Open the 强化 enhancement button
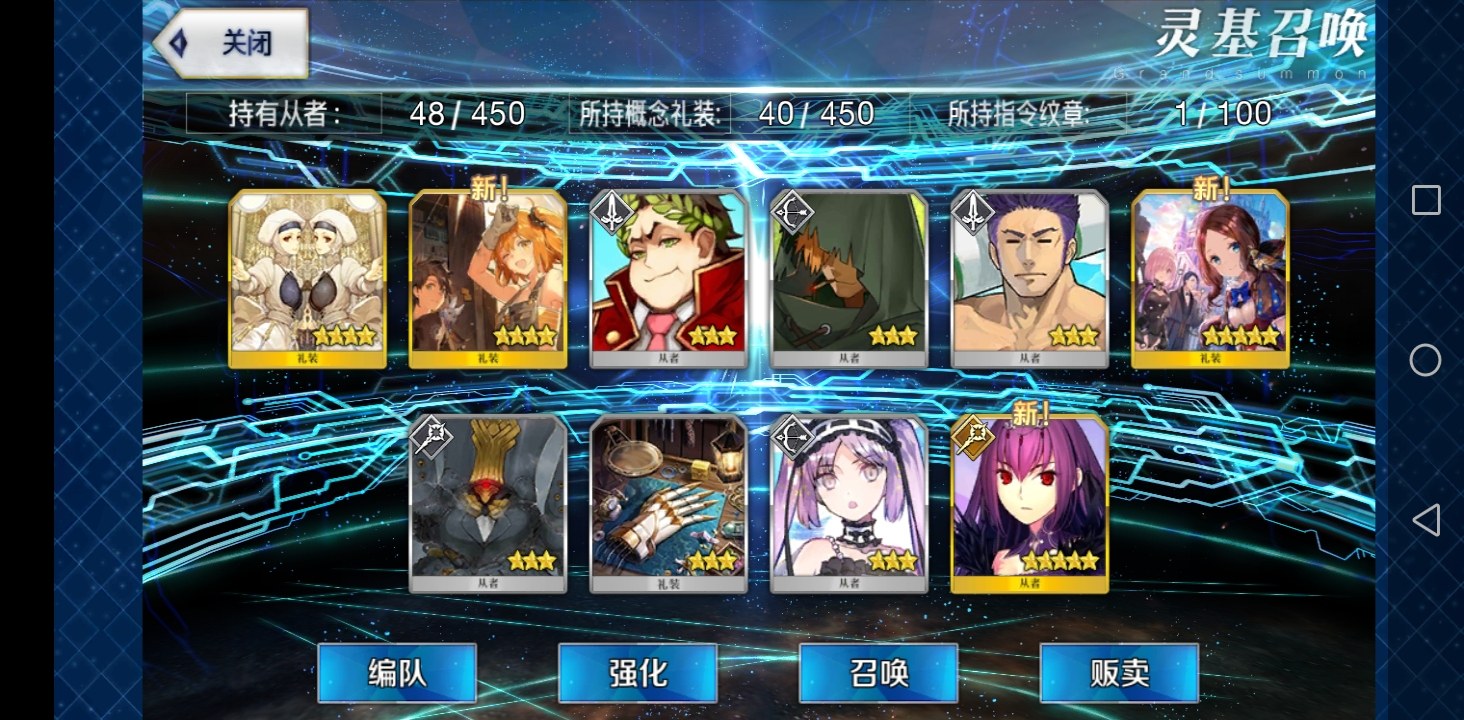The width and height of the screenshot is (1464, 720). (x=638, y=672)
